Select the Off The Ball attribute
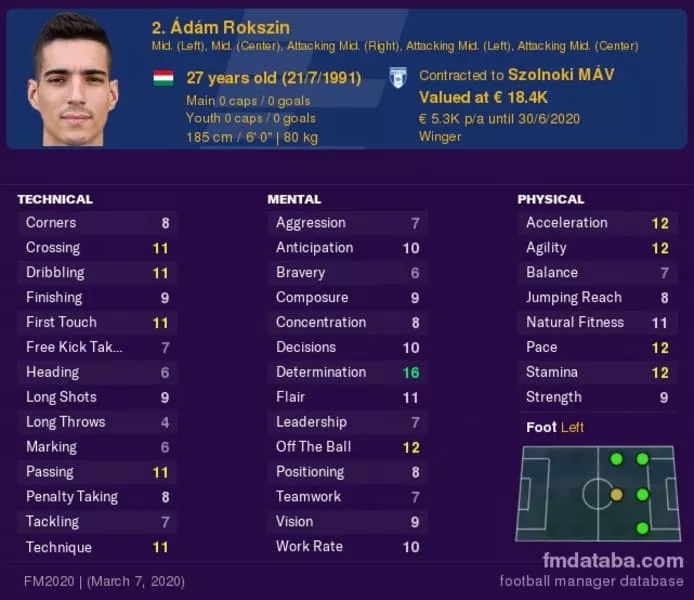This screenshot has height=600, width=694. [347, 447]
